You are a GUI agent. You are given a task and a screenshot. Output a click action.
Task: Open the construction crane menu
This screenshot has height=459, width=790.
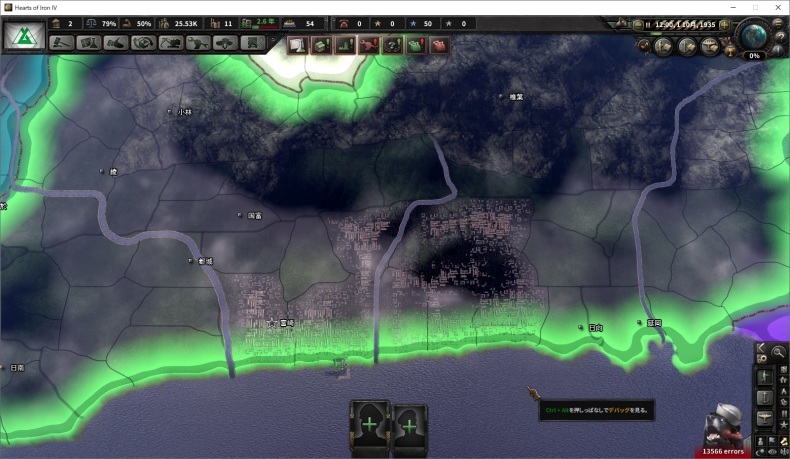170,44
